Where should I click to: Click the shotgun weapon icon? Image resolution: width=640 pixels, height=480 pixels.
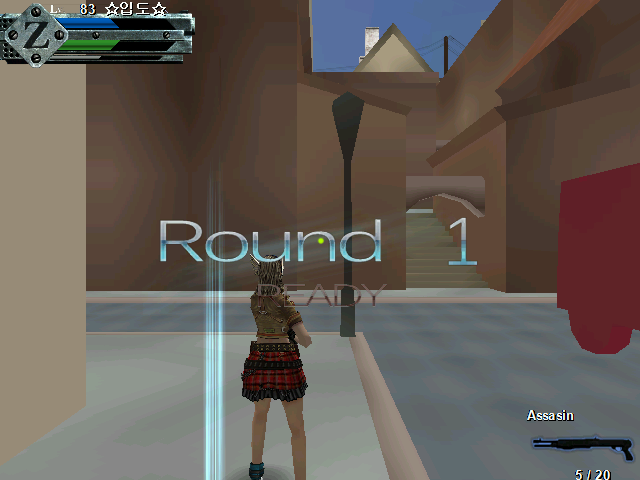[x=581, y=445]
